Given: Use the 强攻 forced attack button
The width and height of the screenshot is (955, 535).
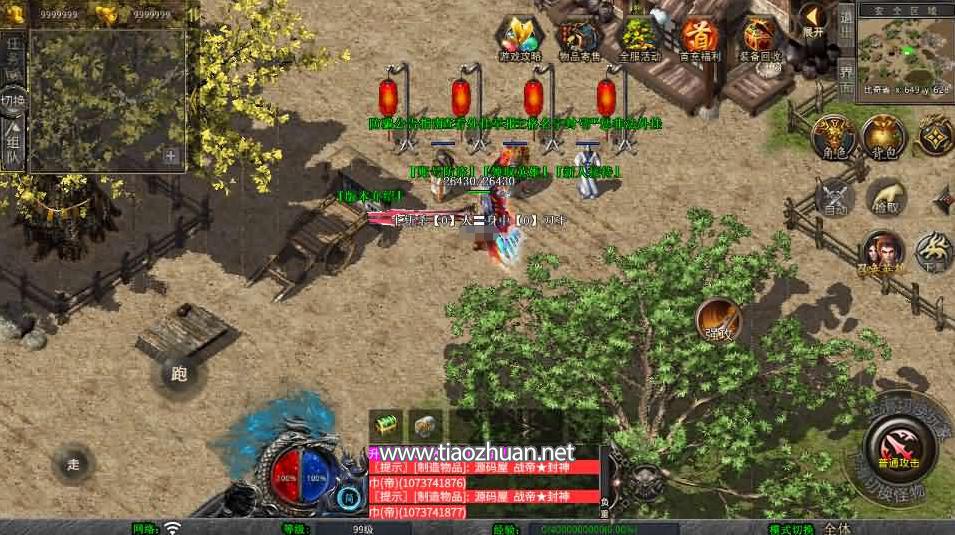Looking at the screenshot, I should point(718,318).
